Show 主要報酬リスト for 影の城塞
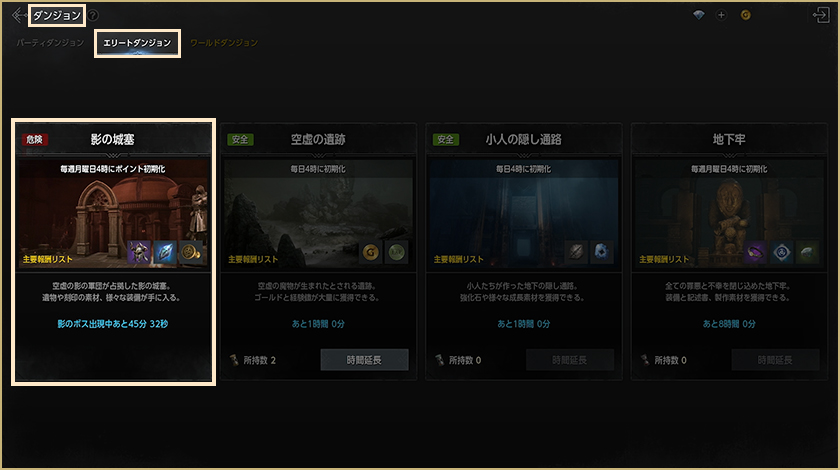Image resolution: width=840 pixels, height=470 pixels. pyautogui.click(x=50, y=259)
